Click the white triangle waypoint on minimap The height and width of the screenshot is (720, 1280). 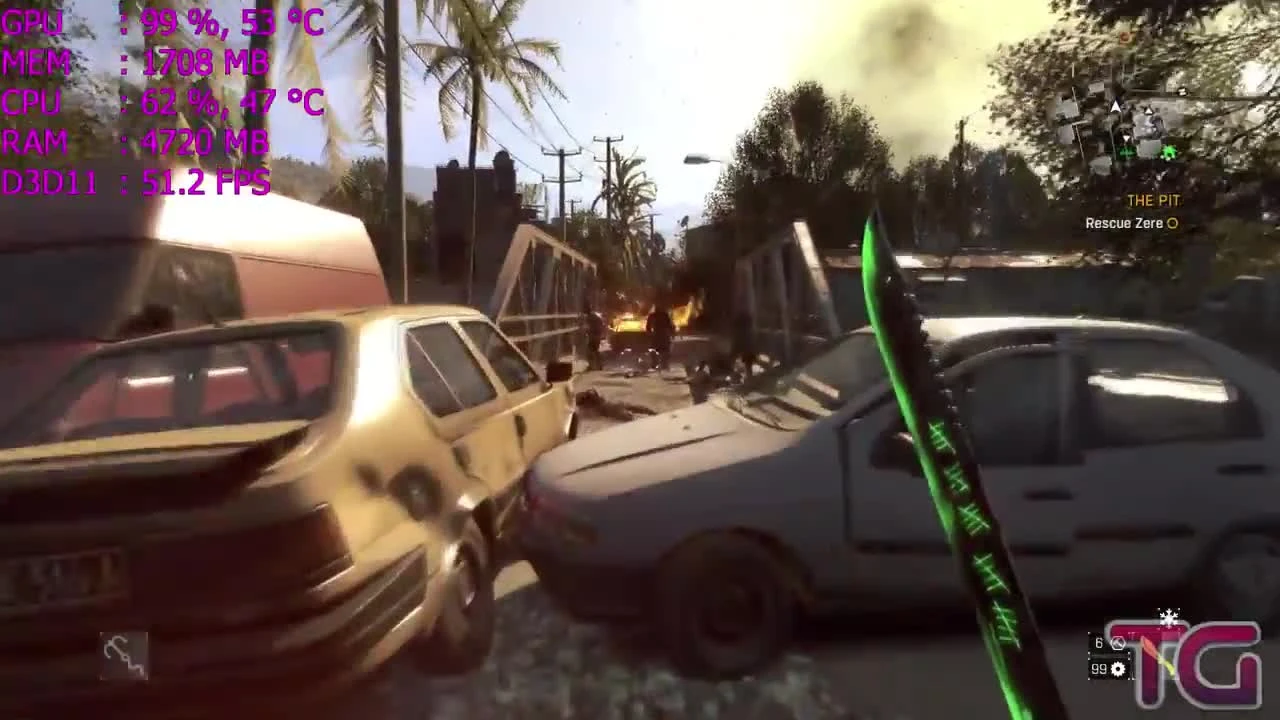(x=1147, y=110)
